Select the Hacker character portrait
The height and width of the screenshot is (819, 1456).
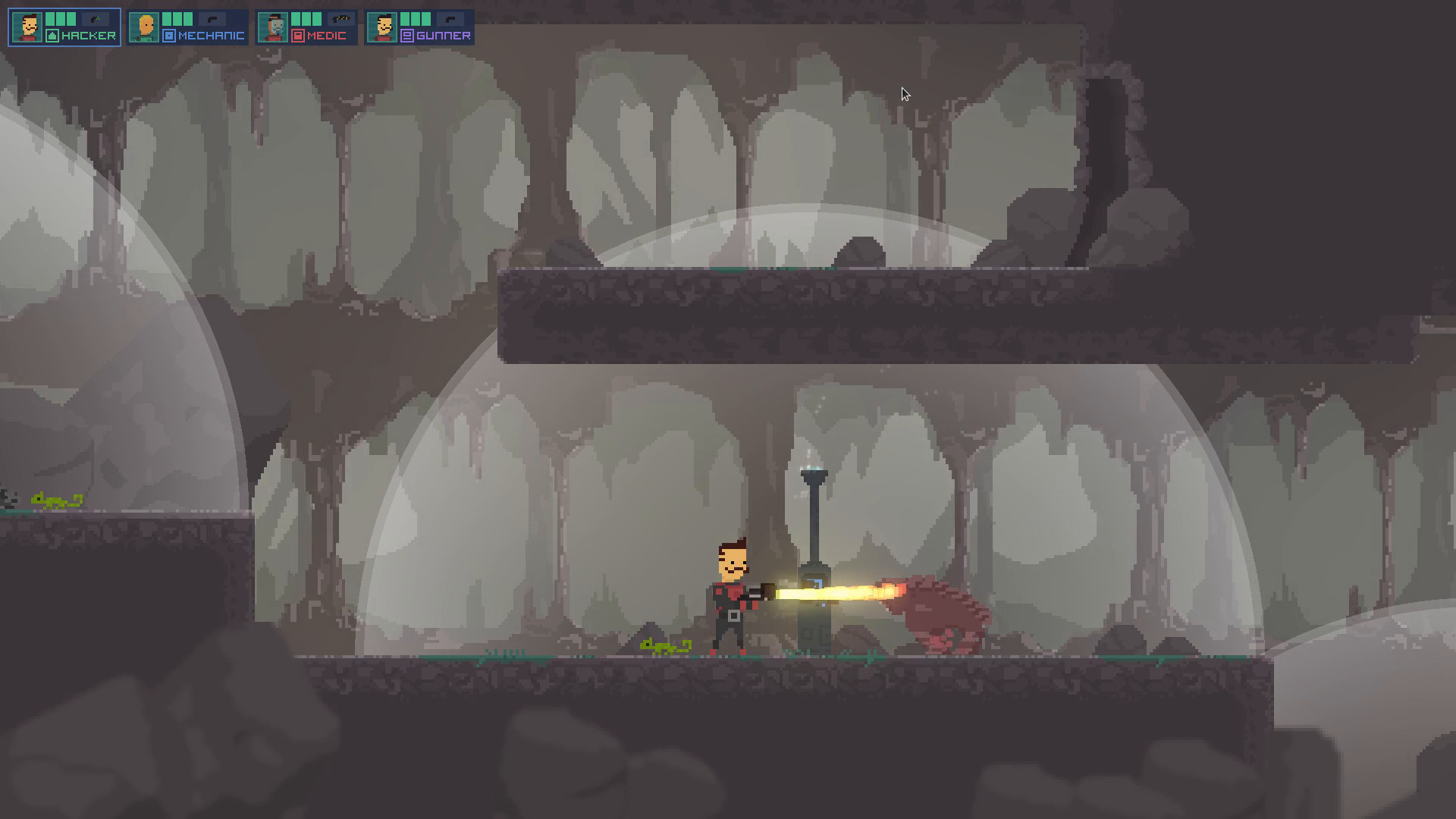click(27, 27)
